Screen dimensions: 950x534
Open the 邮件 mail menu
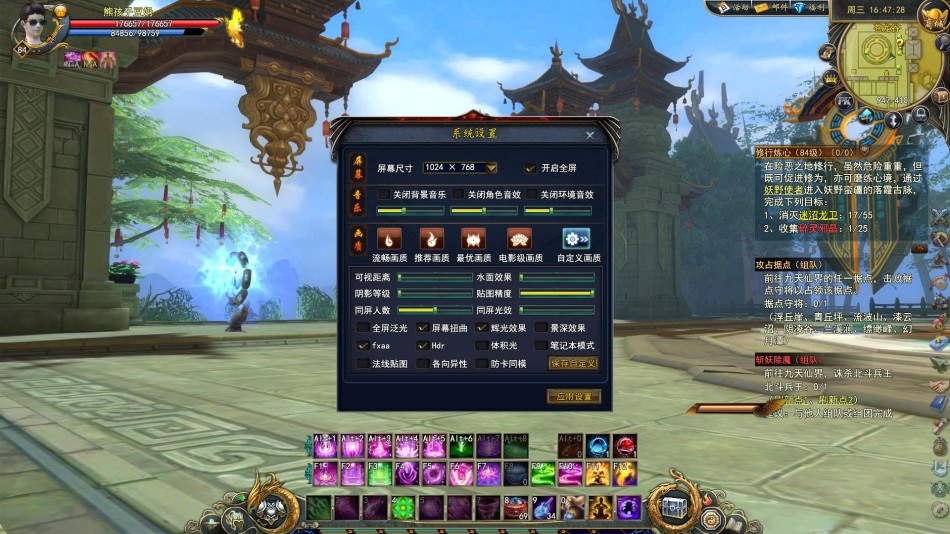[773, 8]
